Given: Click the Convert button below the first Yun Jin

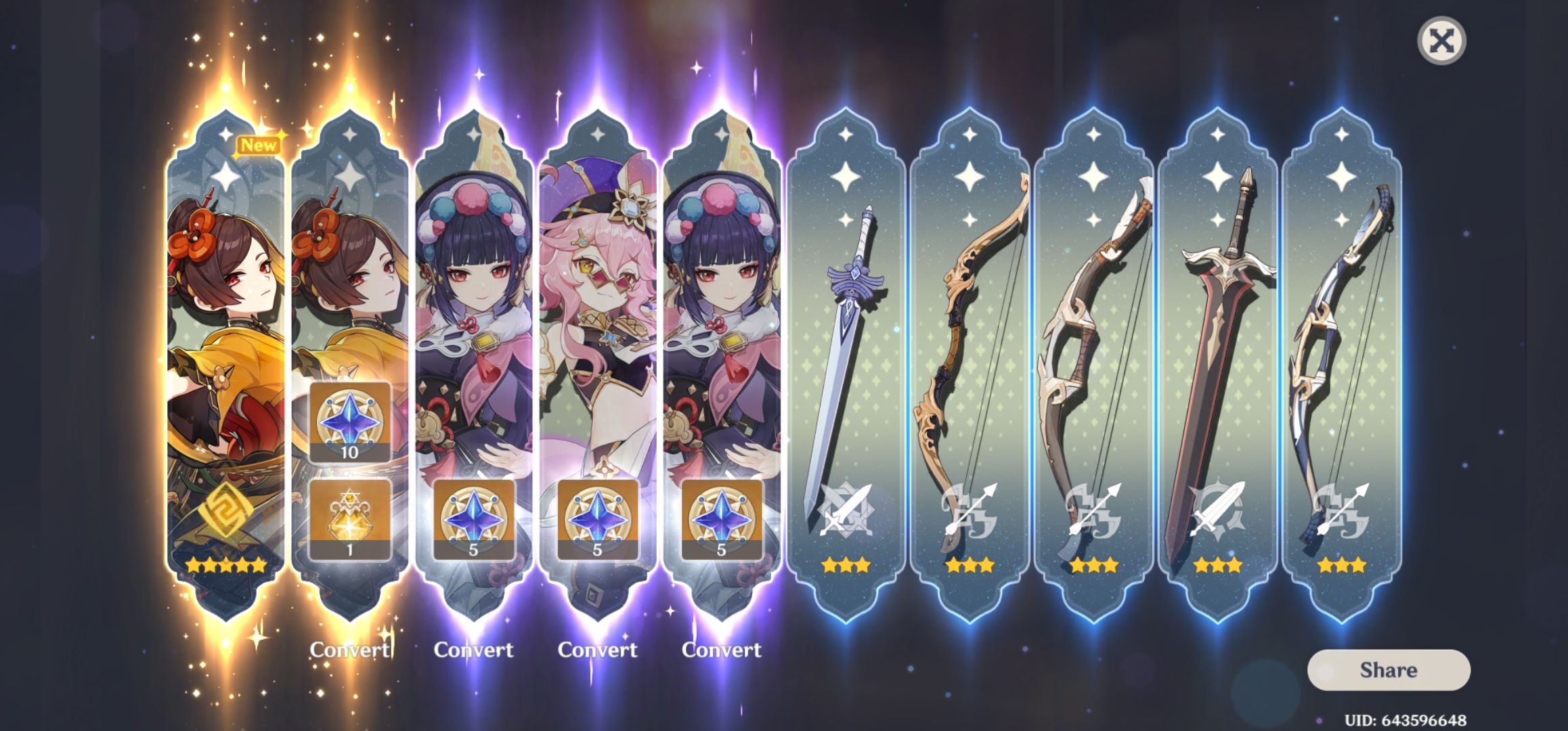Looking at the screenshot, I should tap(475, 648).
